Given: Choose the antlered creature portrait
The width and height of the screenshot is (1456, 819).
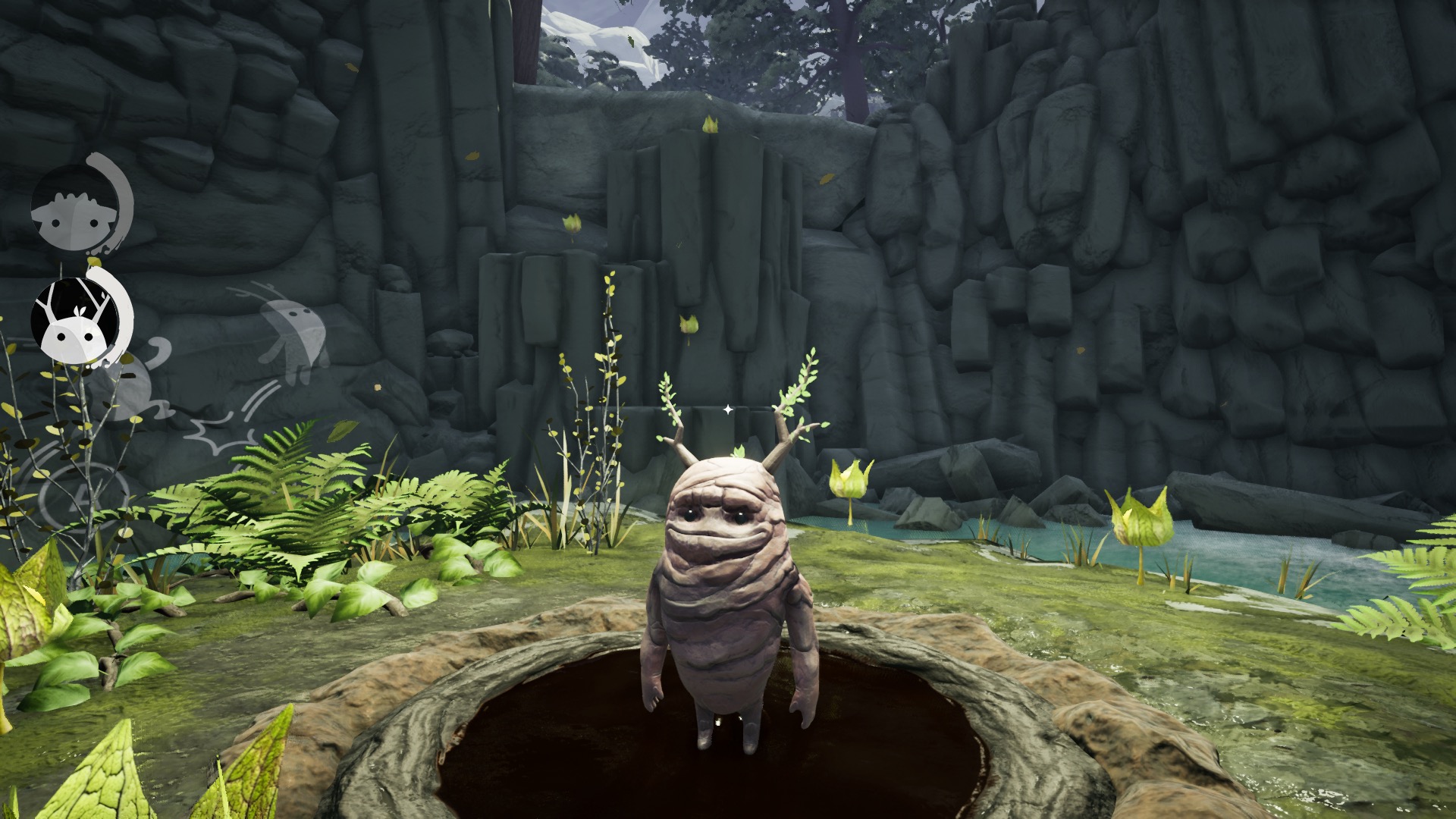Looking at the screenshot, I should click(74, 319).
